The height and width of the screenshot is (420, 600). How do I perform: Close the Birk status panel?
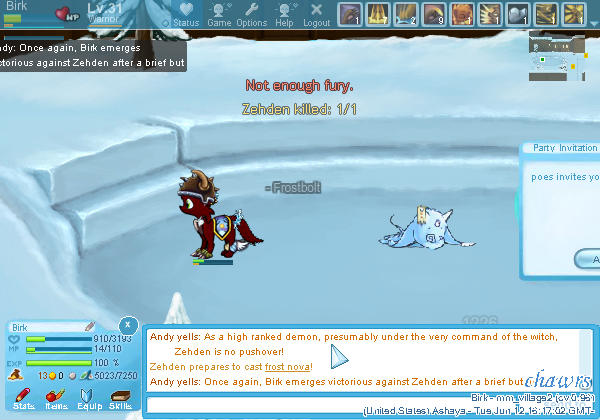click(128, 325)
